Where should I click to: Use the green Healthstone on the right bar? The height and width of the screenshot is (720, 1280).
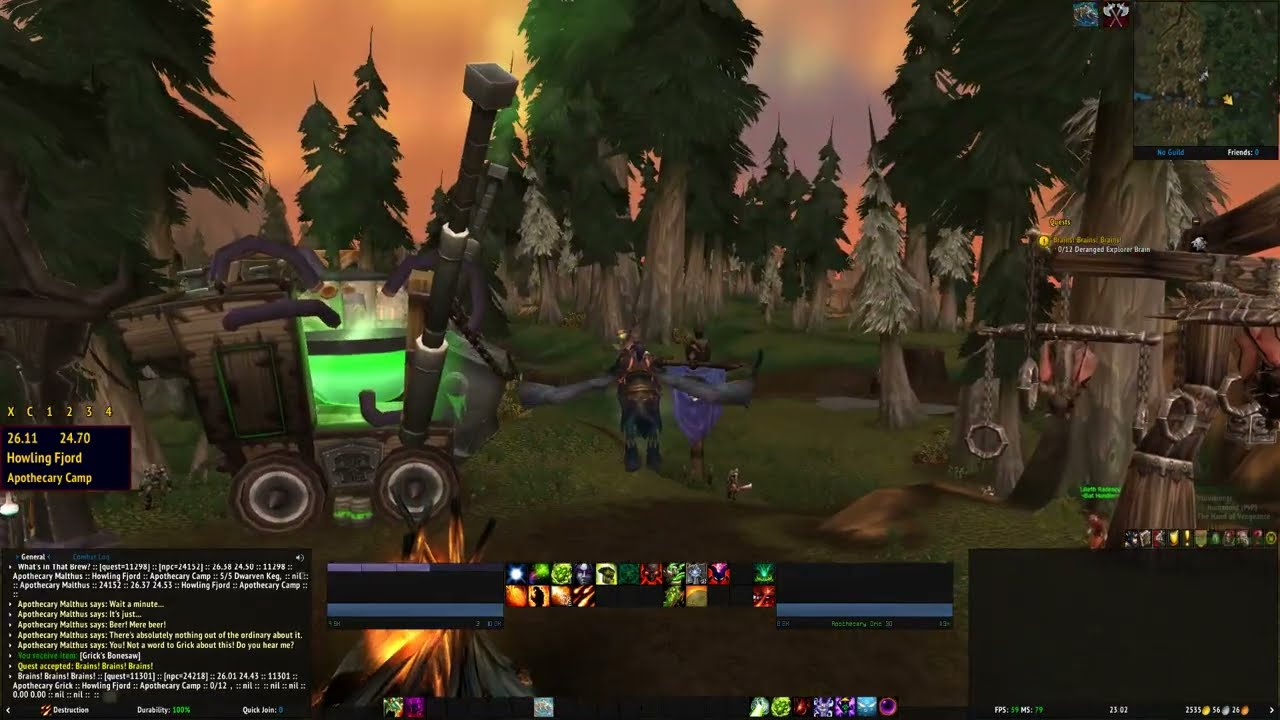click(780, 706)
